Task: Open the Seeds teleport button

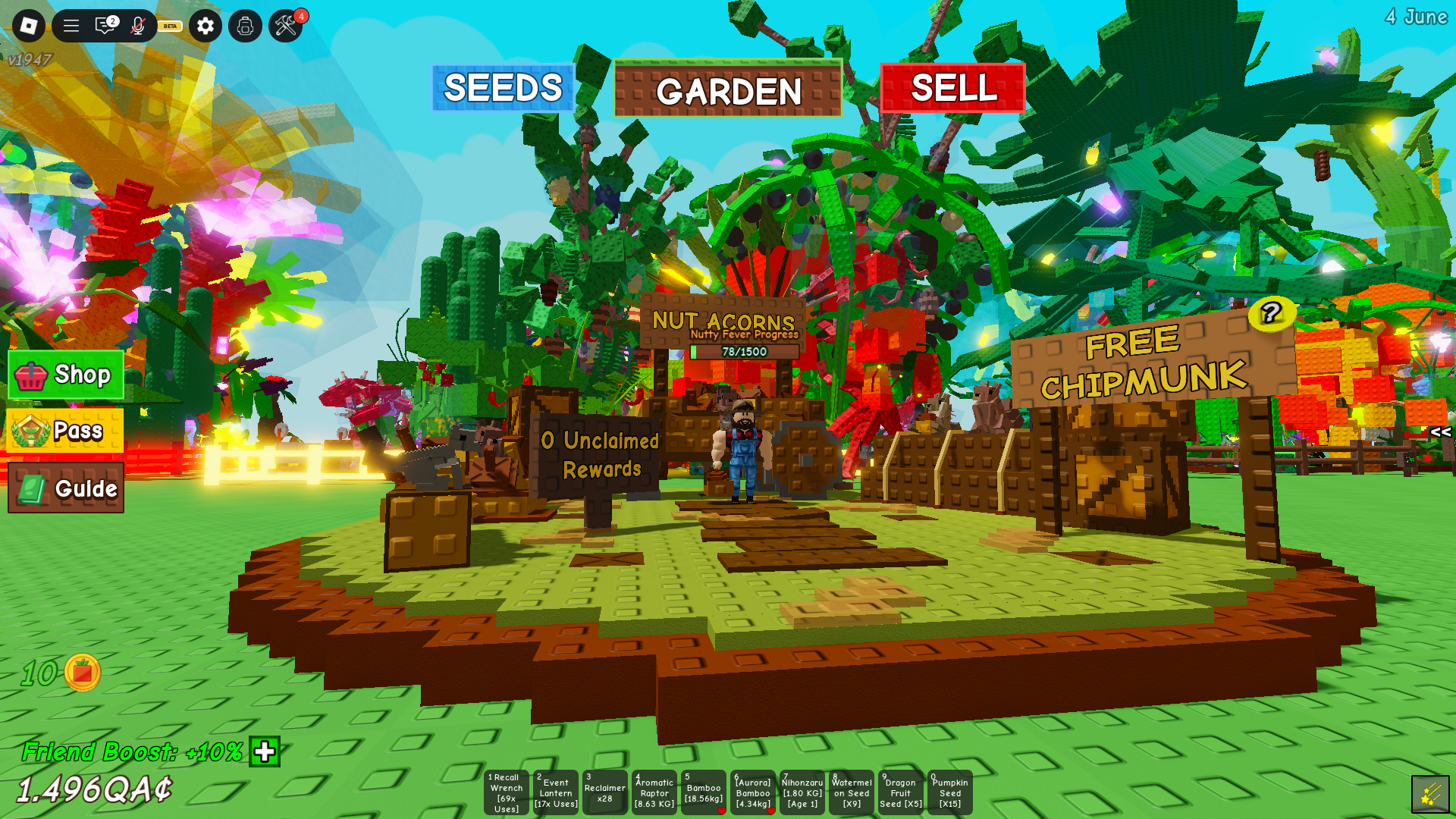Action: tap(503, 88)
